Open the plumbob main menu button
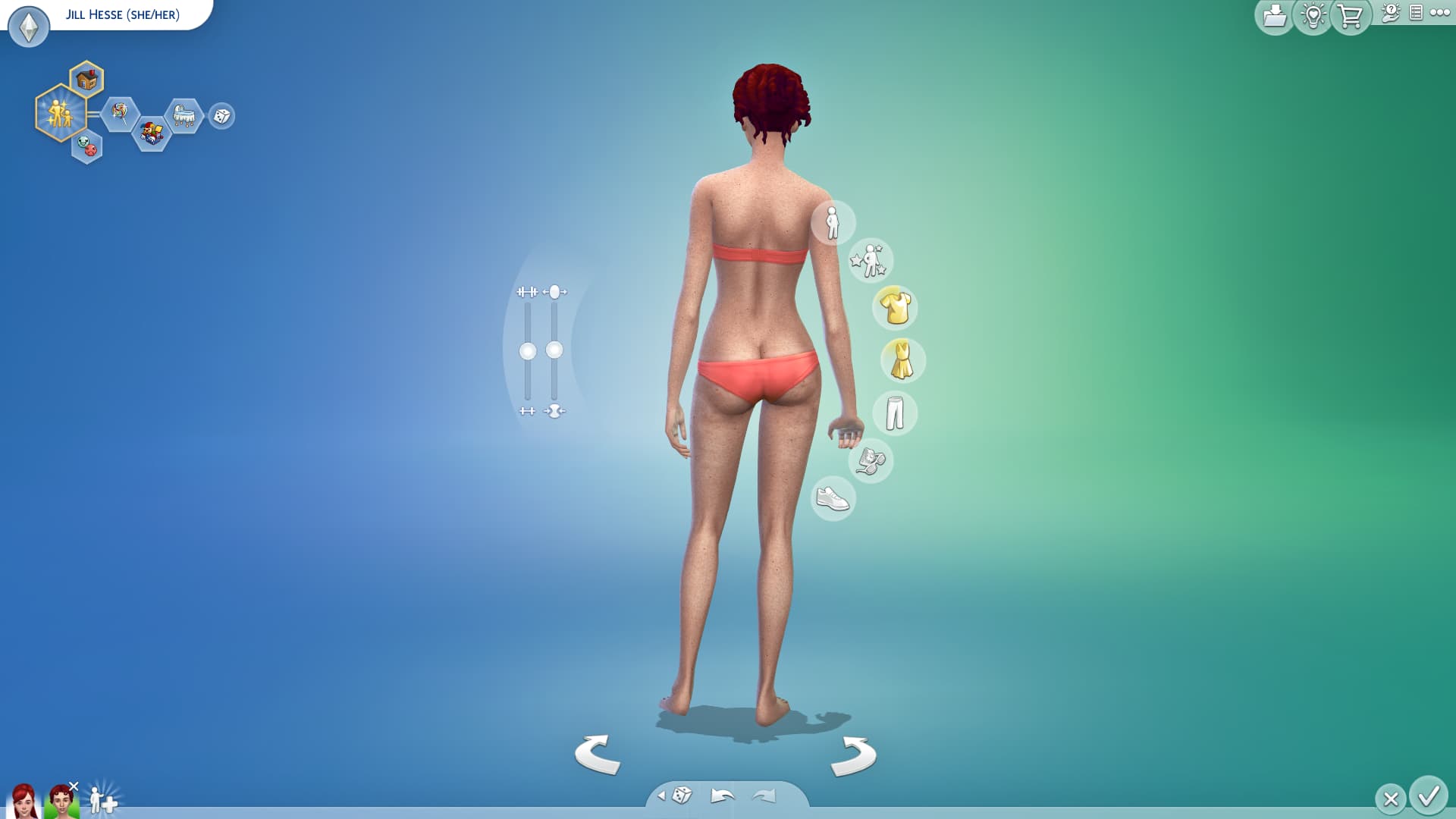Image resolution: width=1456 pixels, height=819 pixels. [29, 27]
